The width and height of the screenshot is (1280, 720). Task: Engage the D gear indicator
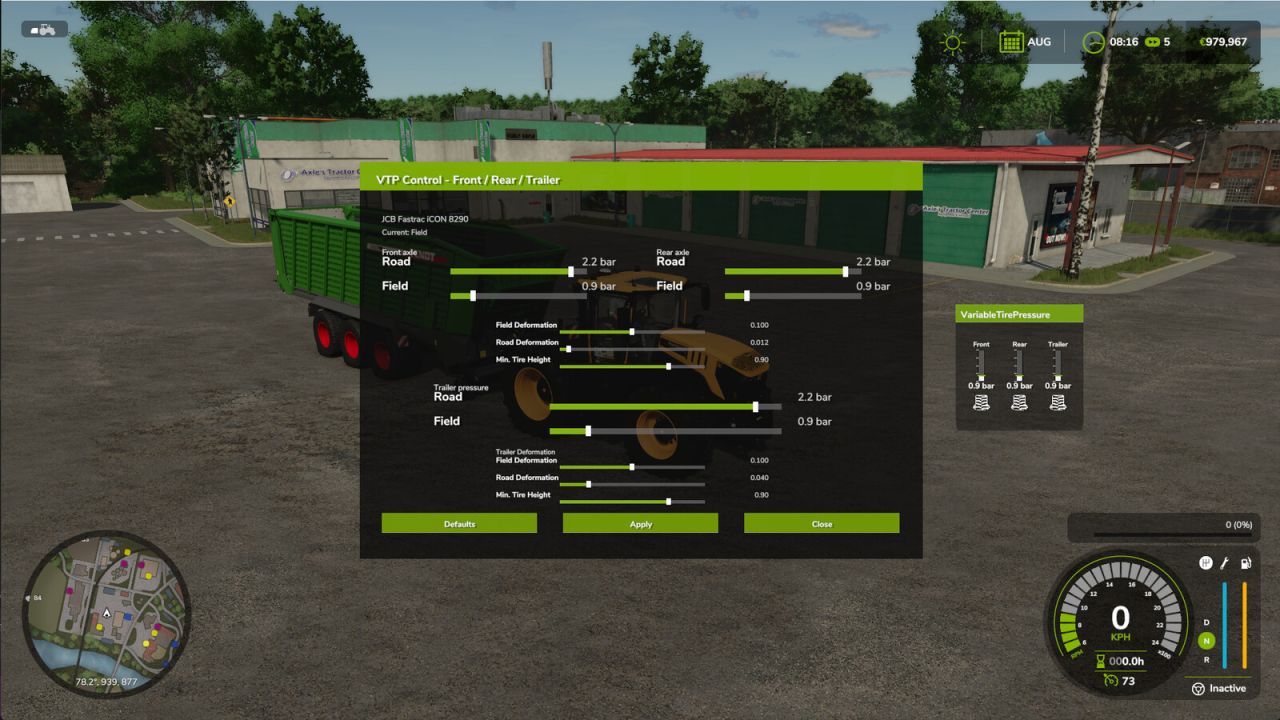pyautogui.click(x=1205, y=622)
